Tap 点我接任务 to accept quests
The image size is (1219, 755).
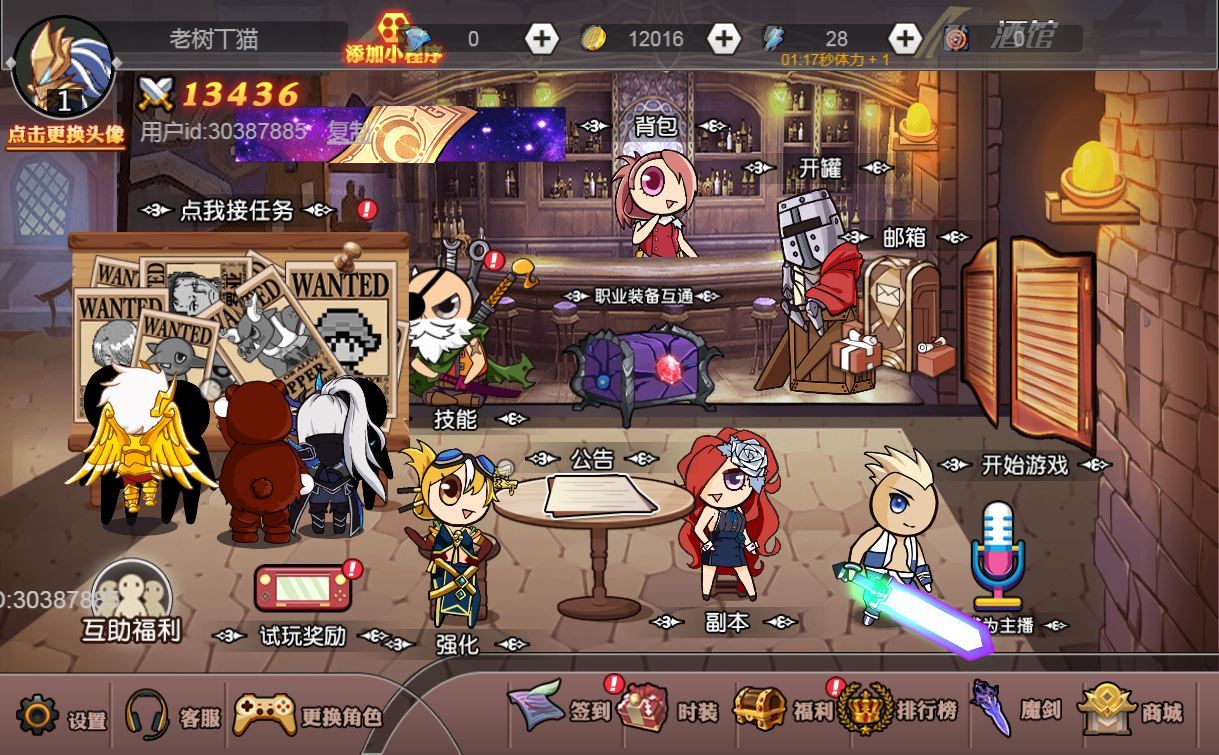(x=237, y=210)
